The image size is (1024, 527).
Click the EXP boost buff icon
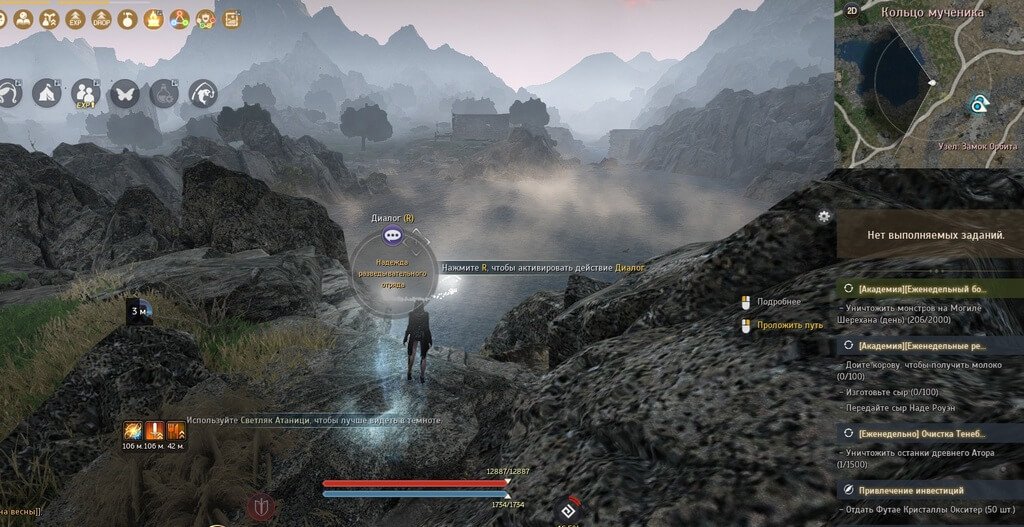click(74, 18)
